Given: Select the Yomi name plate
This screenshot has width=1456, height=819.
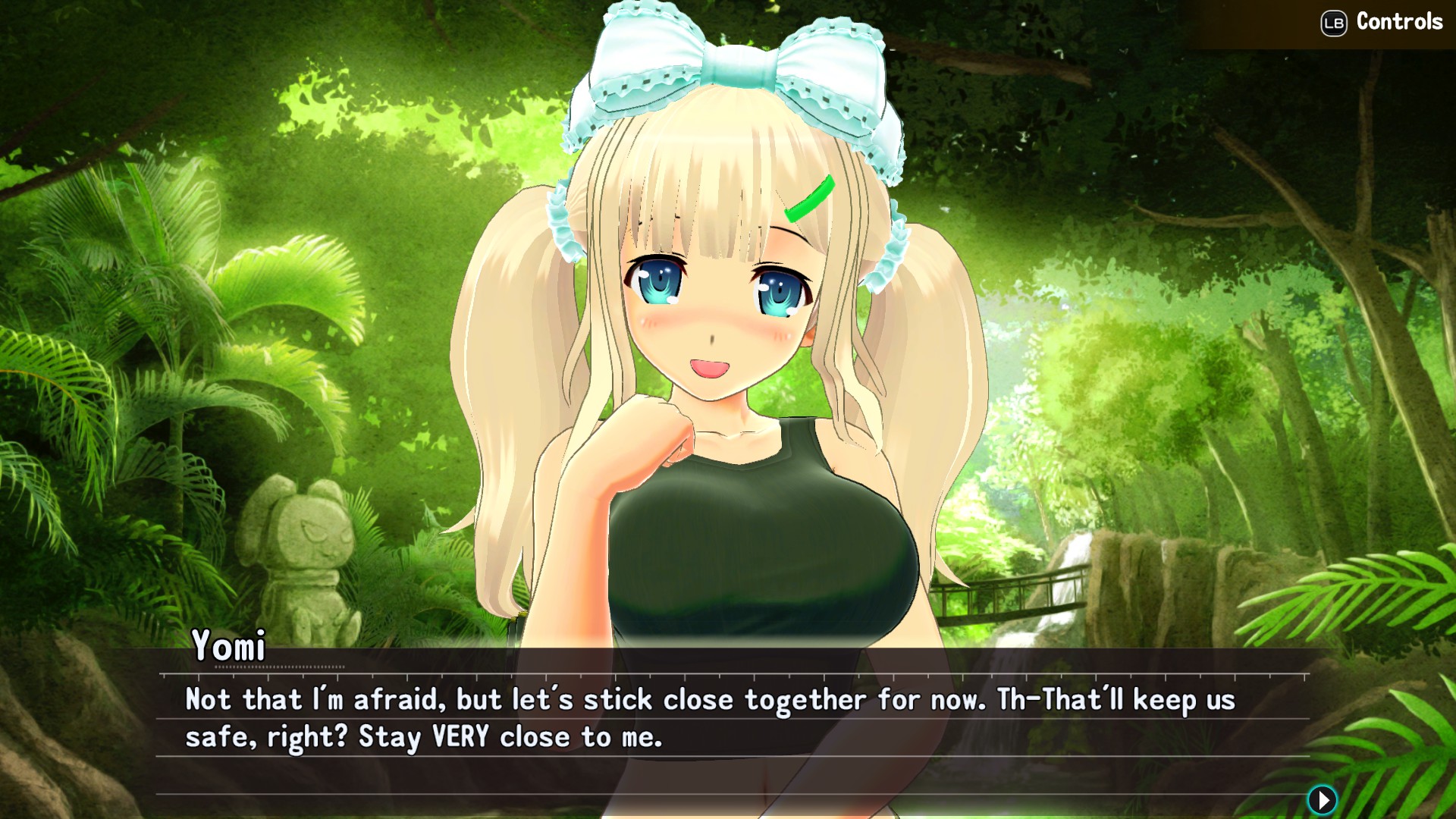Looking at the screenshot, I should [230, 646].
